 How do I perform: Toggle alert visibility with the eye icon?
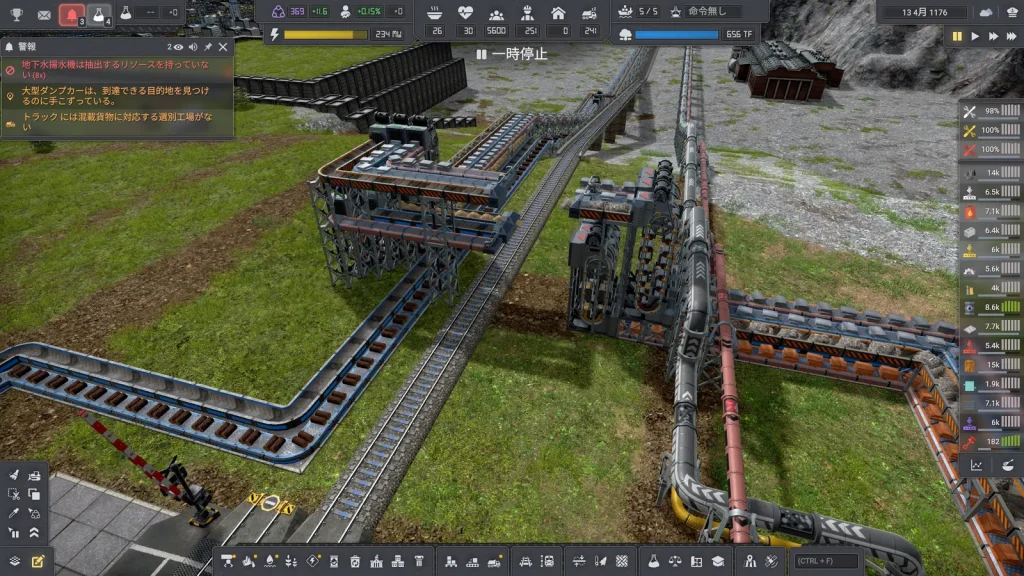[178, 47]
